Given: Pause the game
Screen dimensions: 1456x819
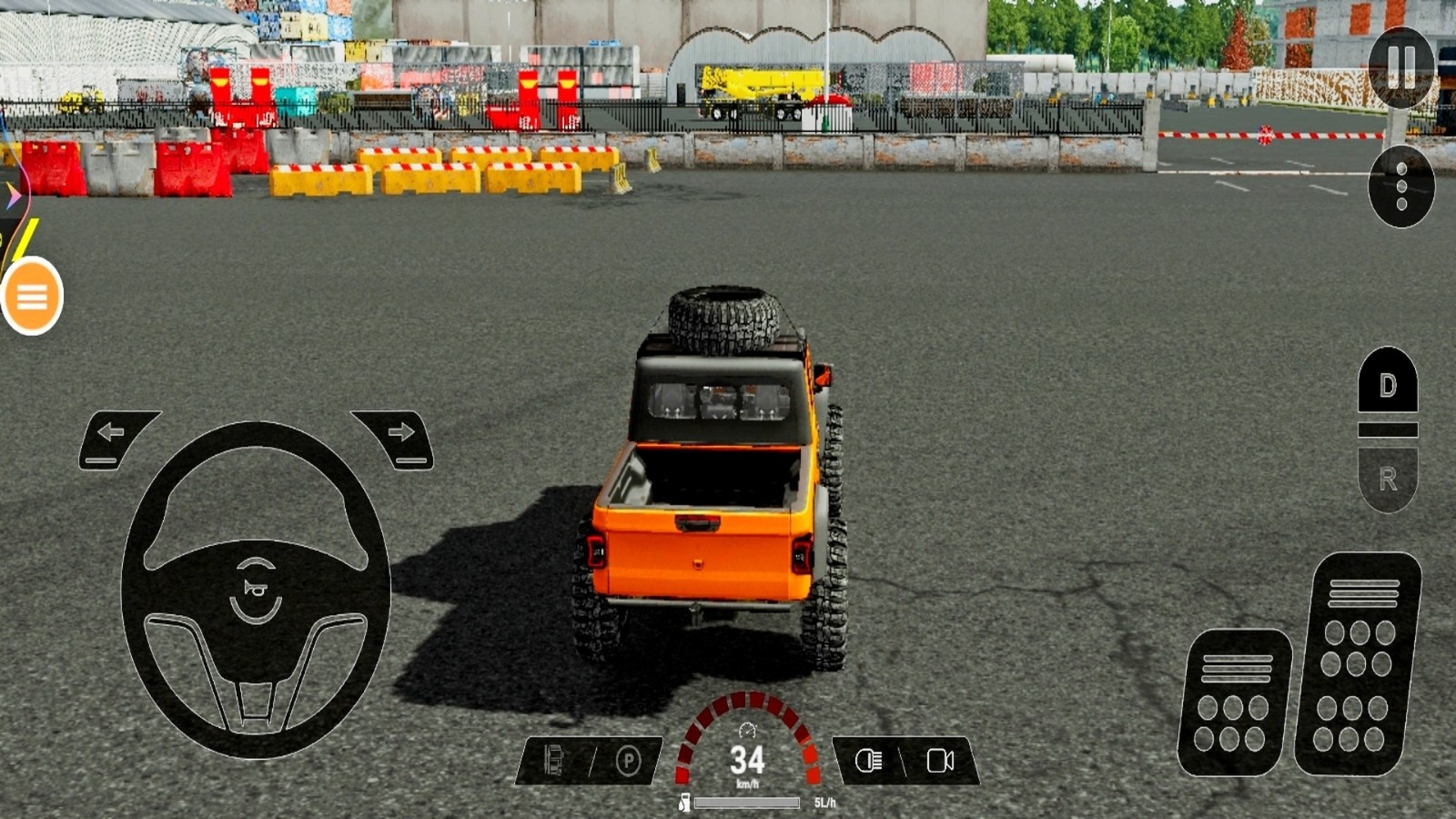Looking at the screenshot, I should (x=1400, y=67).
